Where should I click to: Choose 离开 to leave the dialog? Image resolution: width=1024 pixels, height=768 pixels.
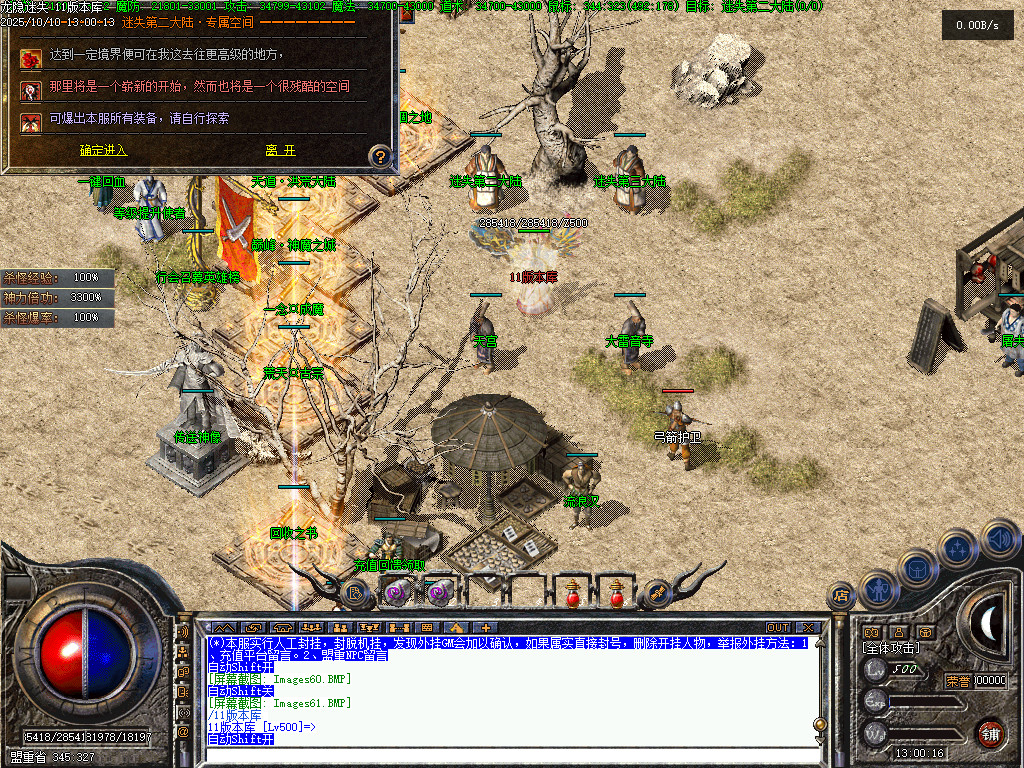point(280,150)
